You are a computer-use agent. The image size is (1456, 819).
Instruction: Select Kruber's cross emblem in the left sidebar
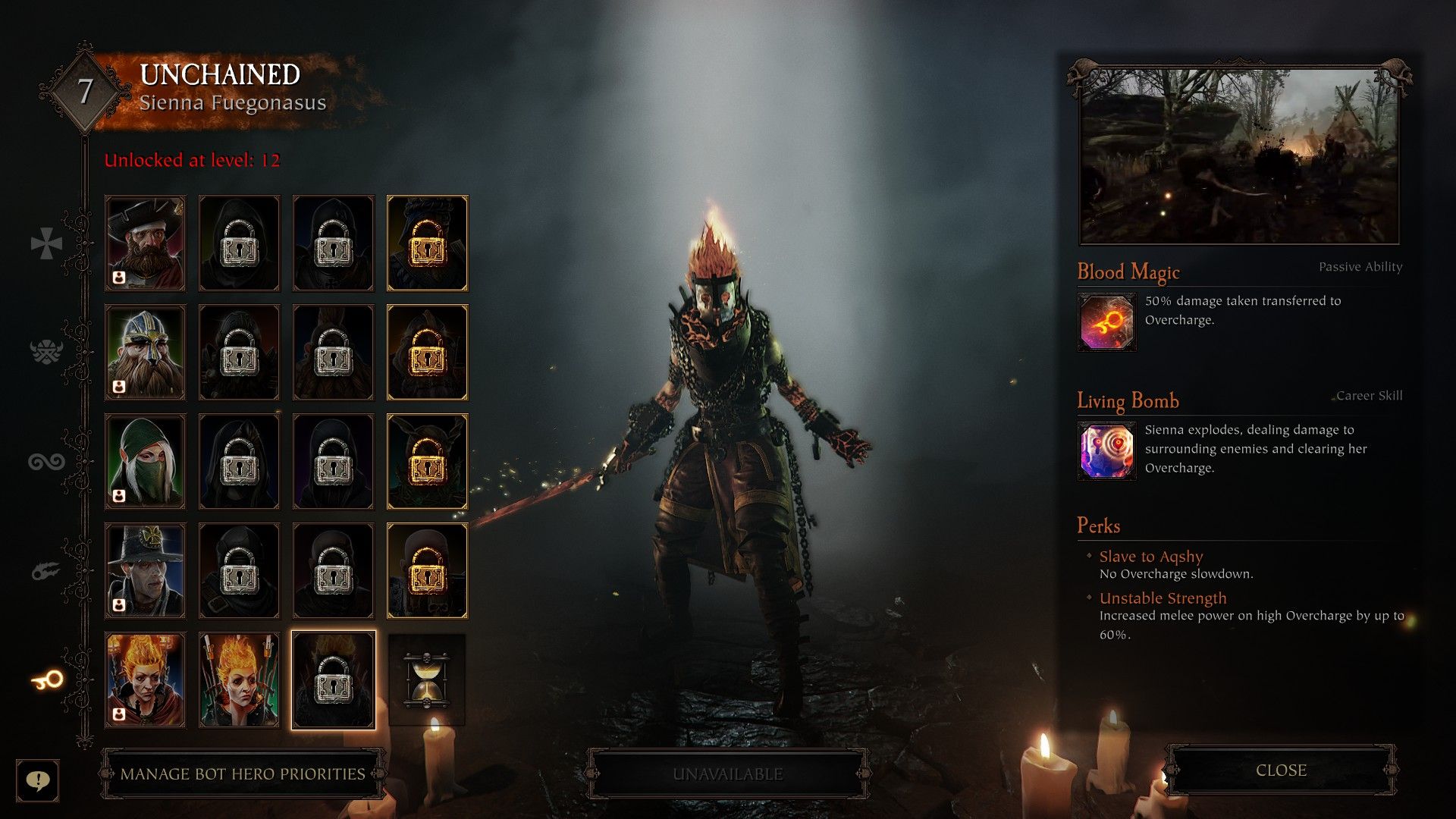click(45, 243)
